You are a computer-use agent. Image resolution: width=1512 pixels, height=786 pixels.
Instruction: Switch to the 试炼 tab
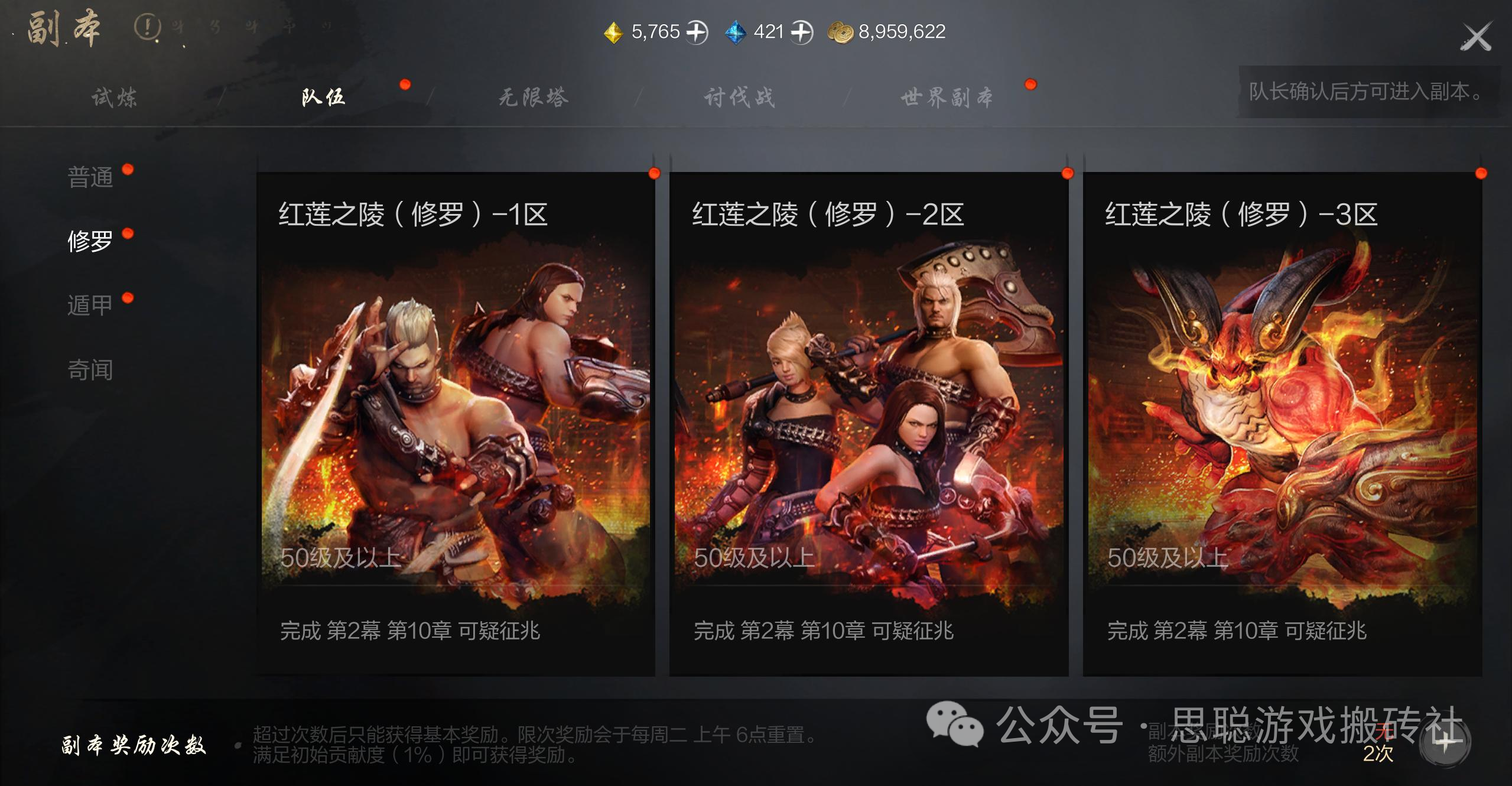[114, 98]
